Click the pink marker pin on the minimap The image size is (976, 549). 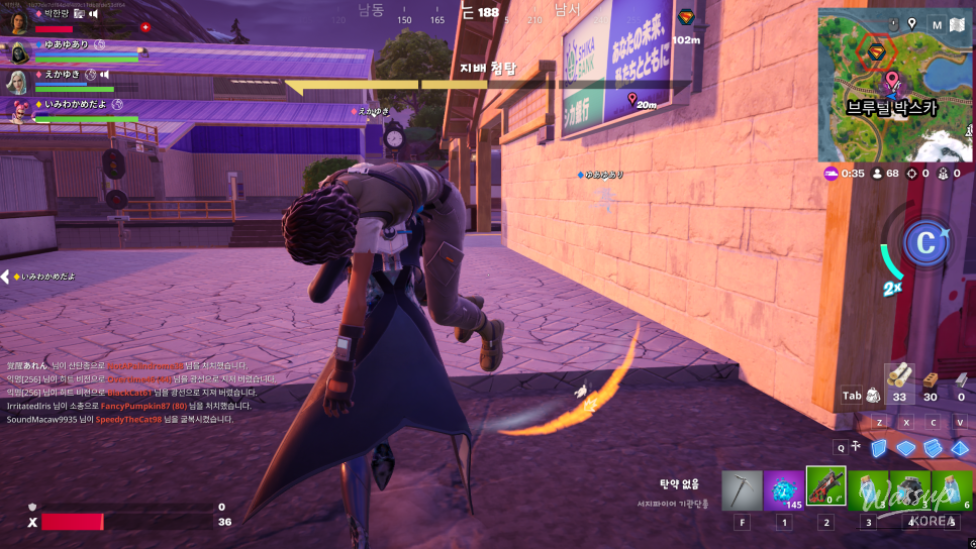coord(891,78)
